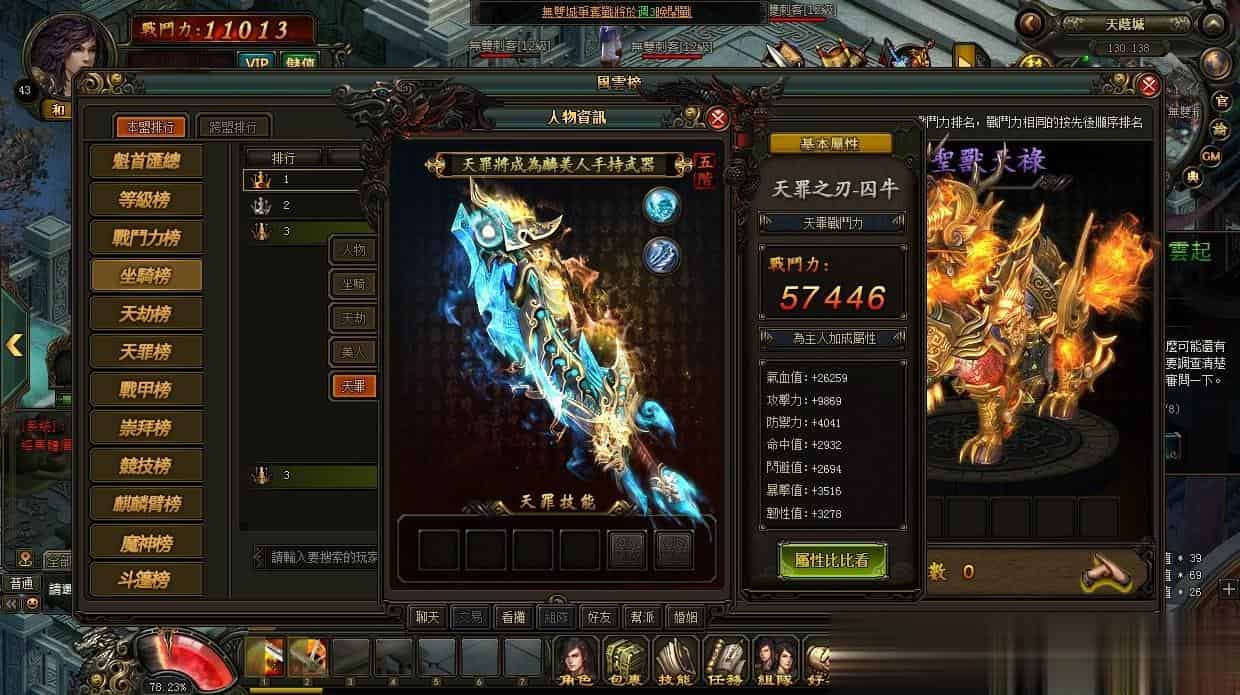The height and width of the screenshot is (695, 1240).
Task: Close the 風雲榜 ranking window
Action: 1149,85
